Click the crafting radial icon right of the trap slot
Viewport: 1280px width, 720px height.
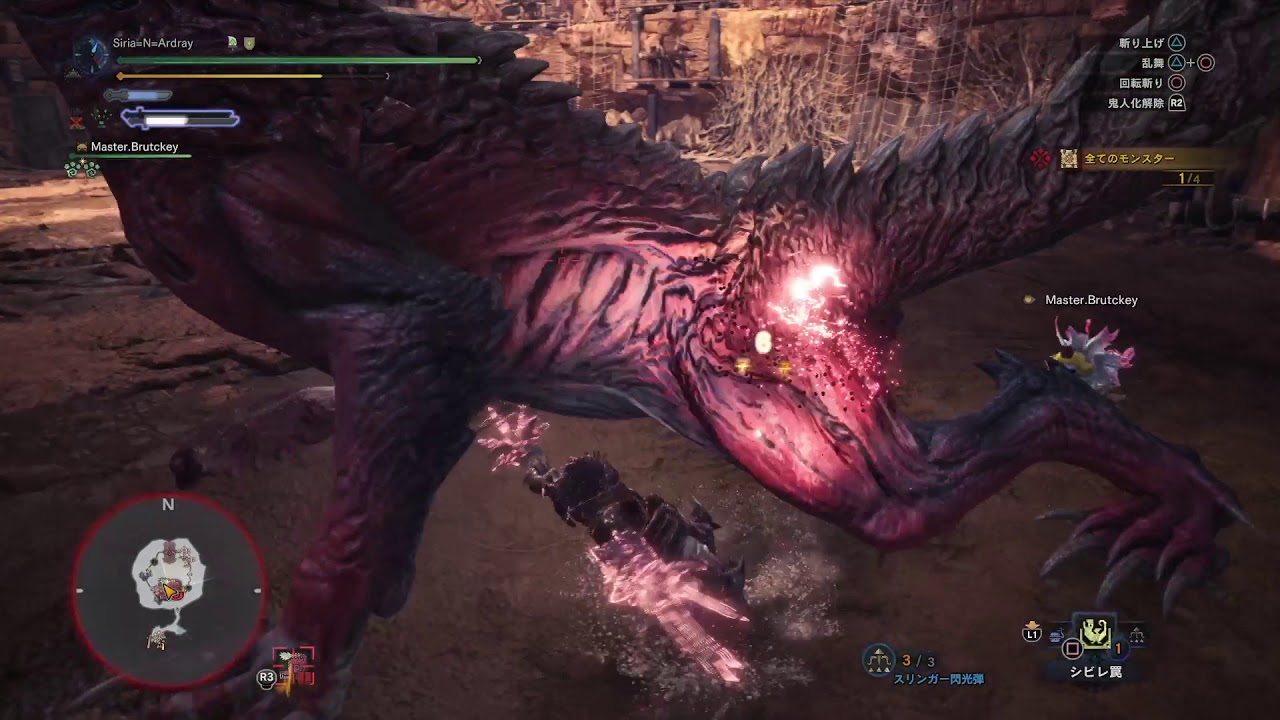(1137, 633)
